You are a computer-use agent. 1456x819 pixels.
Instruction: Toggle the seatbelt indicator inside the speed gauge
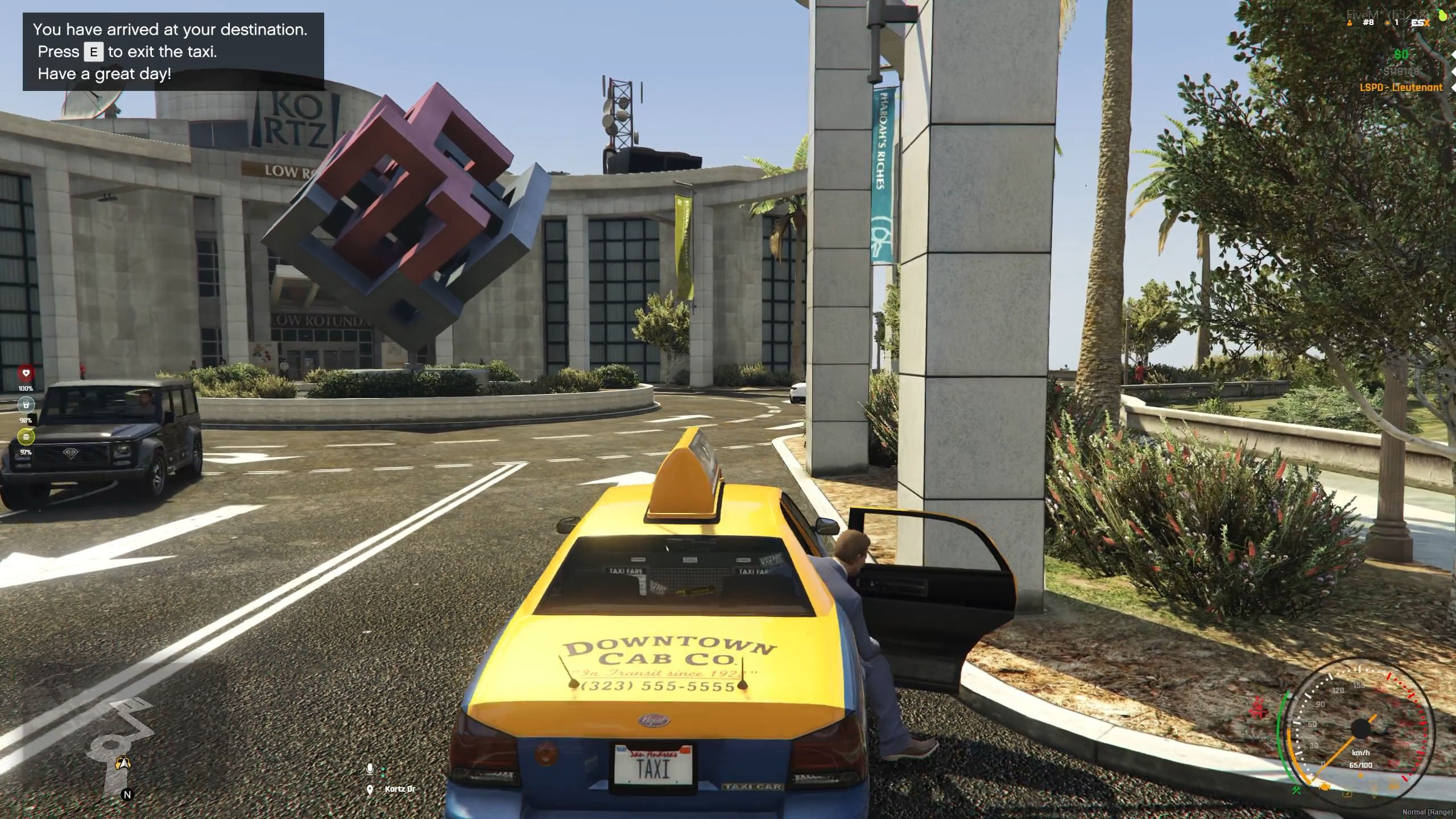click(x=1348, y=795)
